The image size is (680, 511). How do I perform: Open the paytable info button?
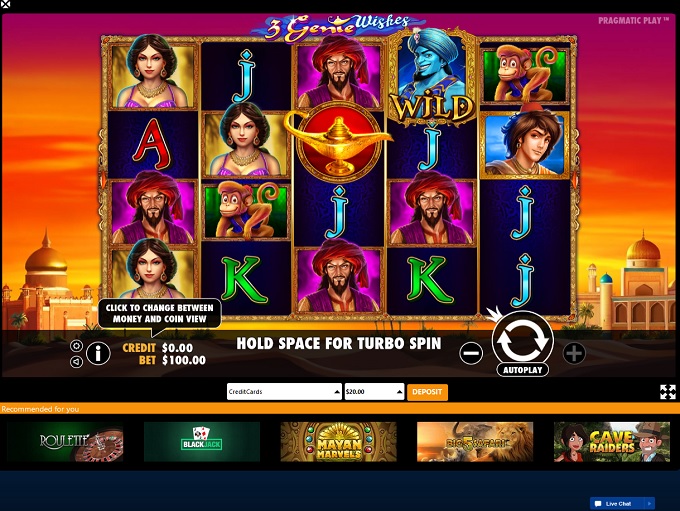98,352
